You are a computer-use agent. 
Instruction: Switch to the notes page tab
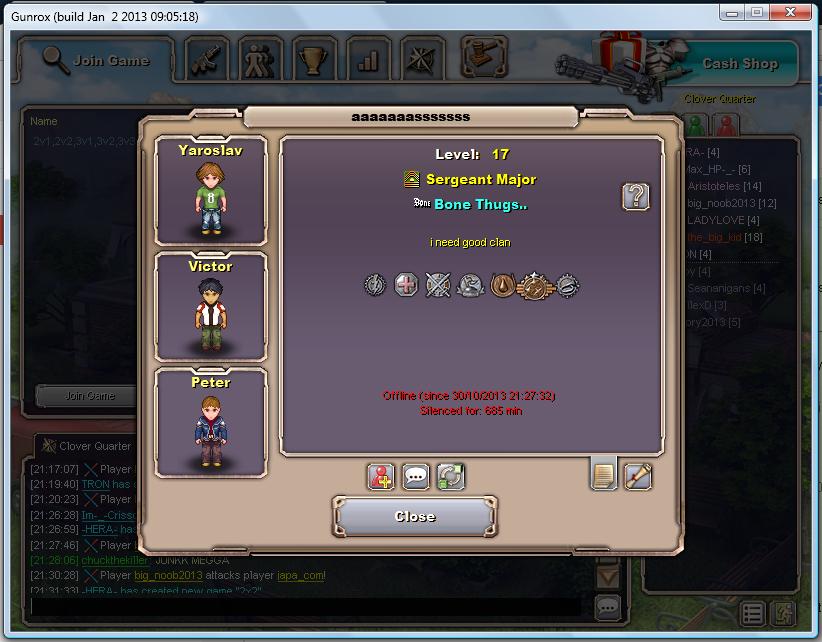[x=603, y=475]
